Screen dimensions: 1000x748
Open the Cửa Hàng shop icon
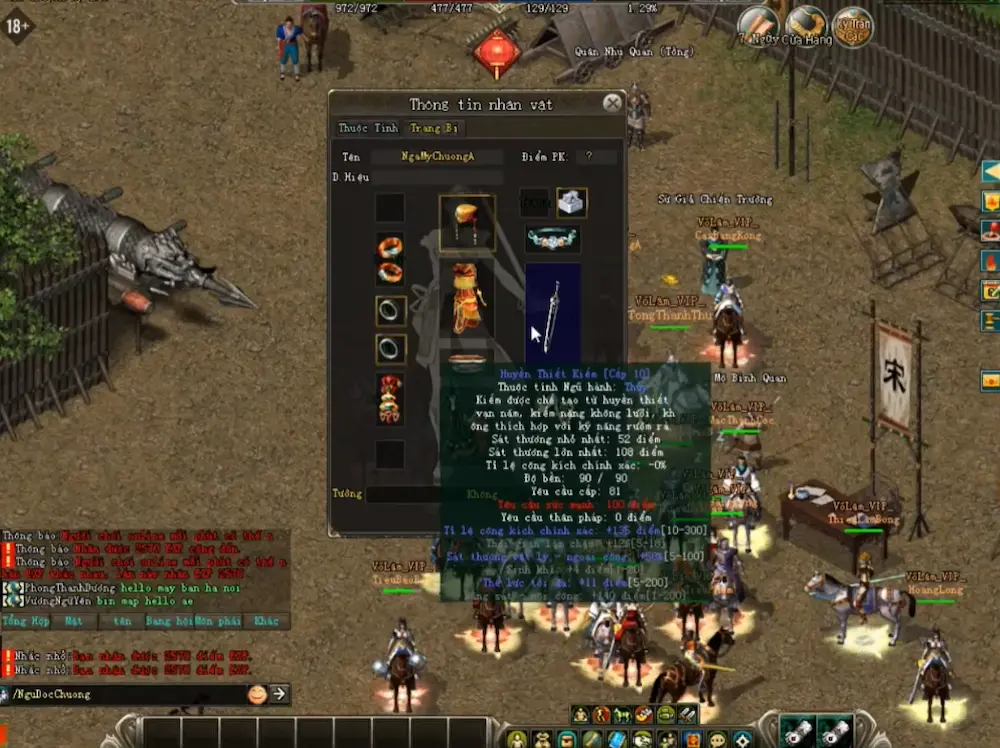pos(805,27)
